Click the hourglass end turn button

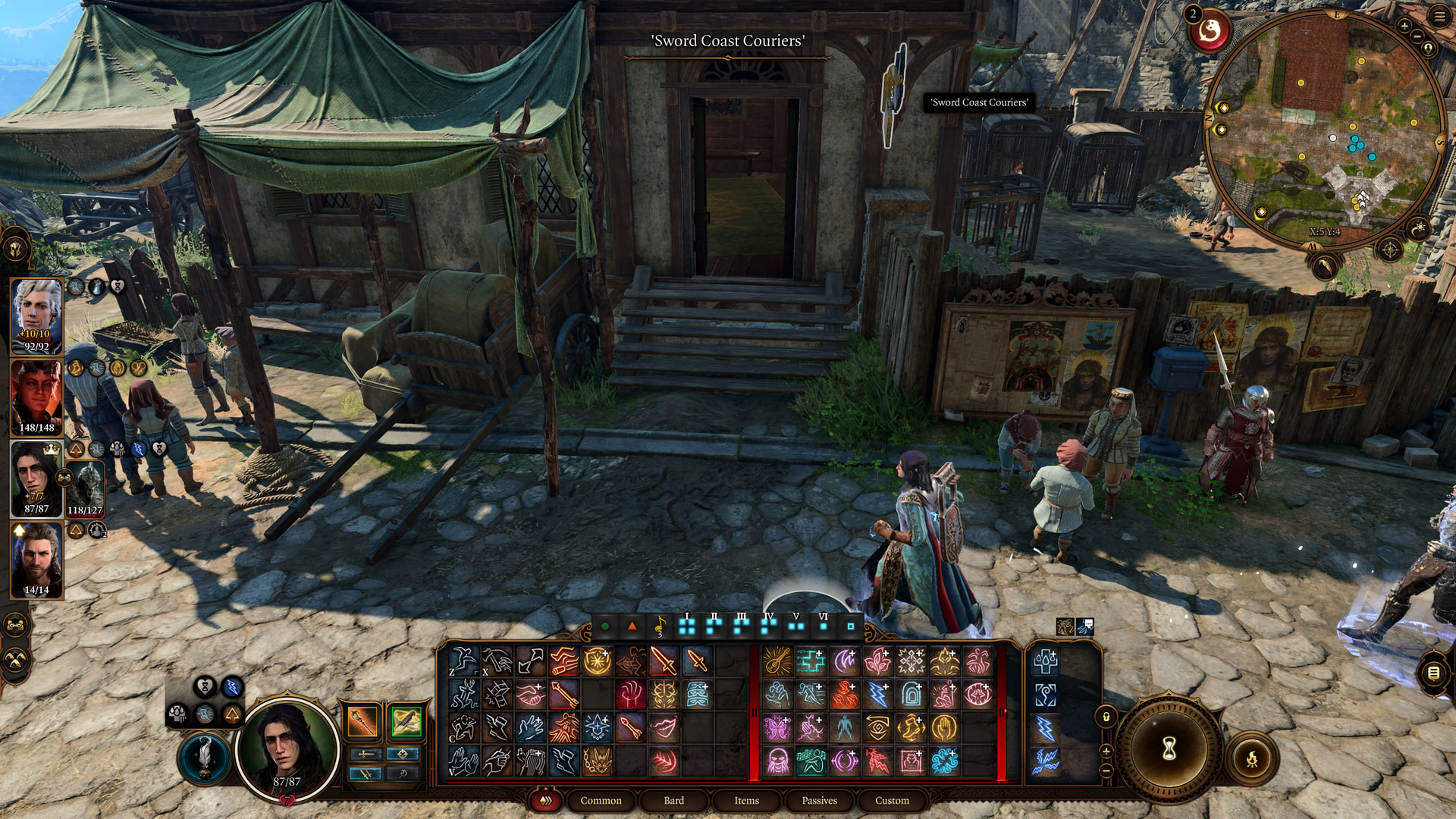pos(1169,748)
